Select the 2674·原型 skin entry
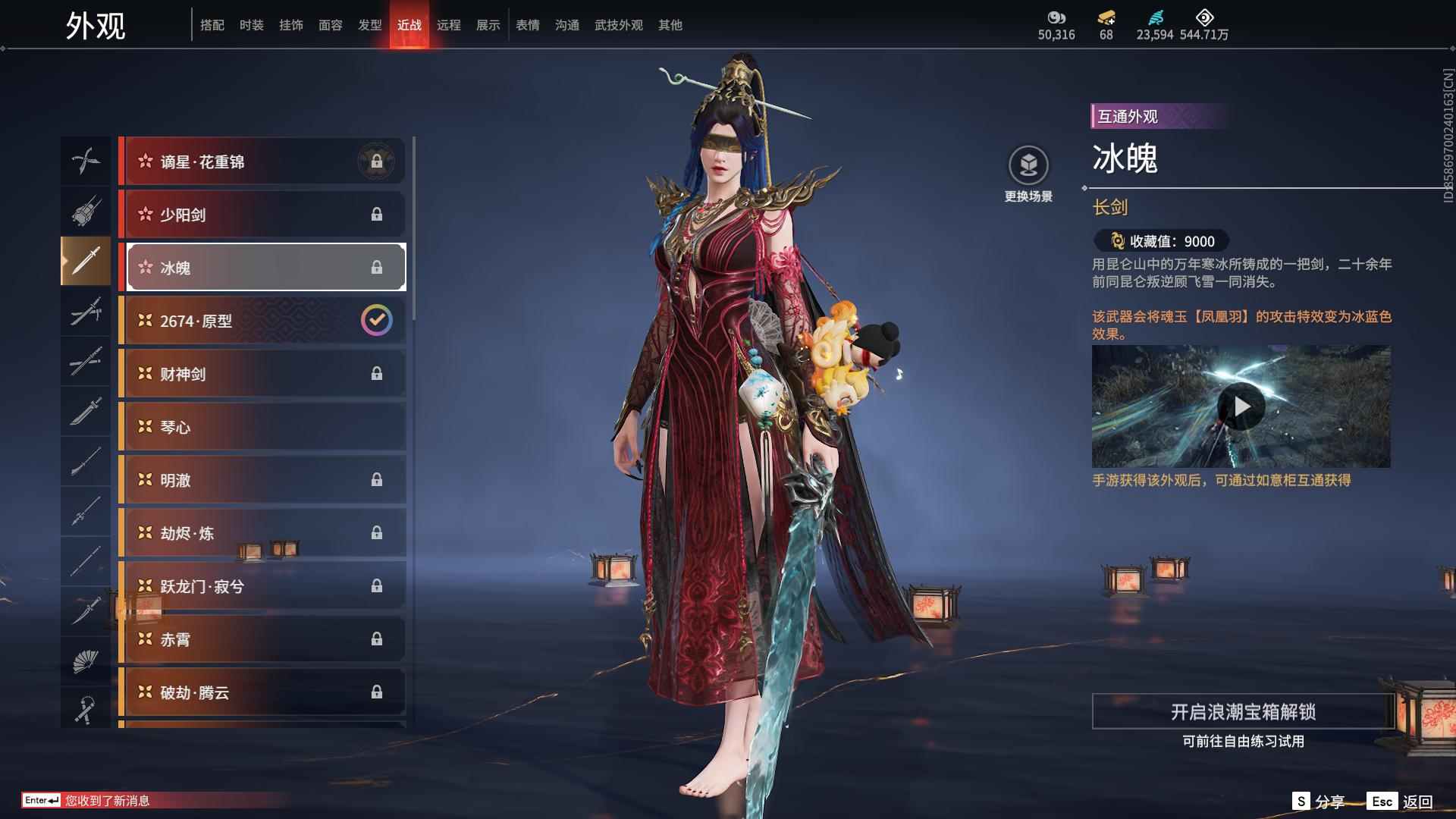The image size is (1456, 819). (x=262, y=321)
